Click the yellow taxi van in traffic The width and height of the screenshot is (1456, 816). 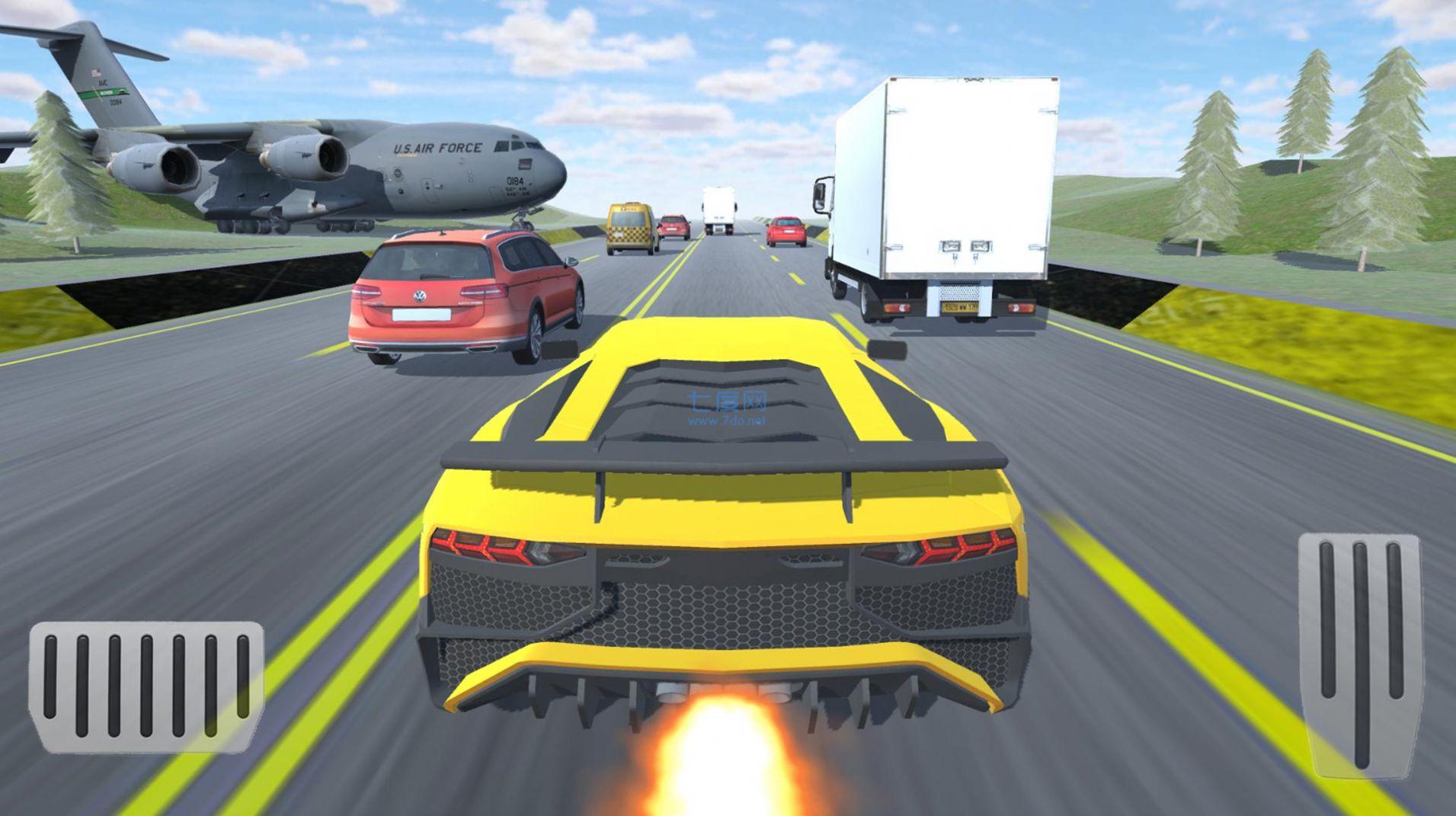(x=629, y=225)
